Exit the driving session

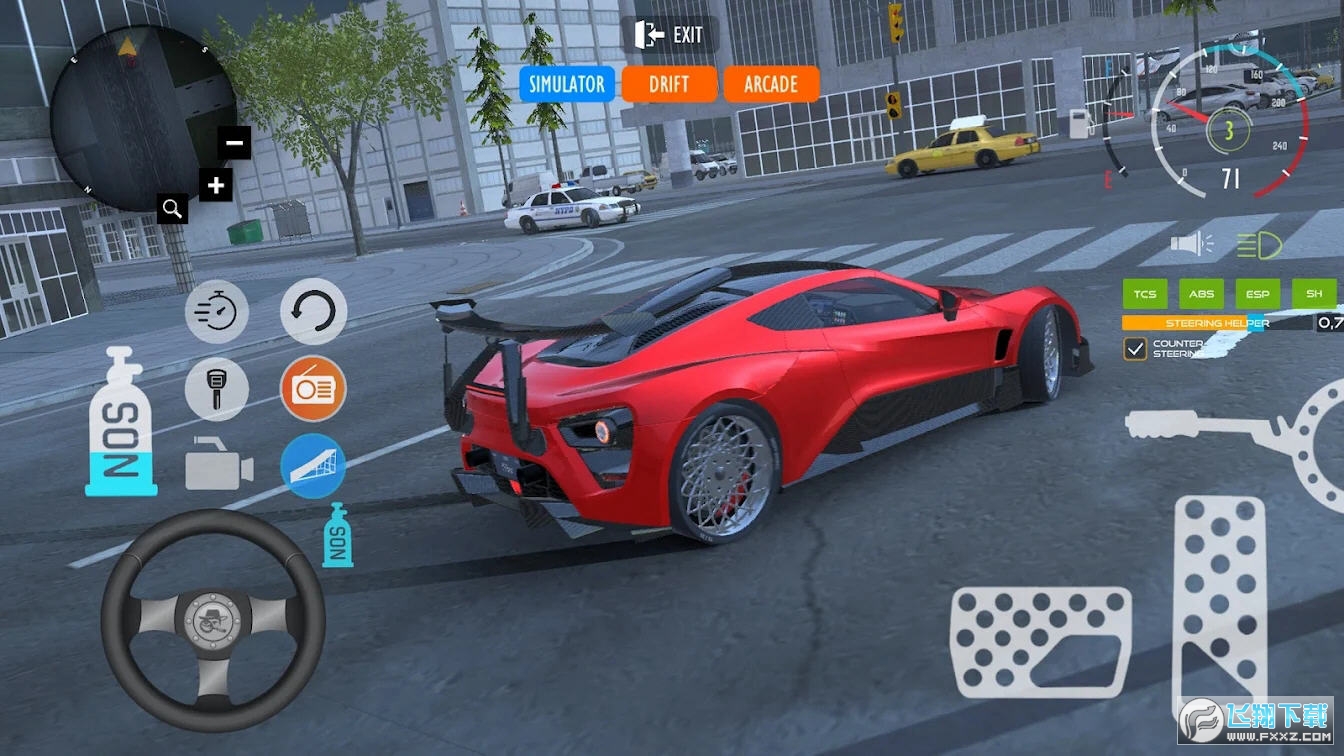click(x=669, y=35)
